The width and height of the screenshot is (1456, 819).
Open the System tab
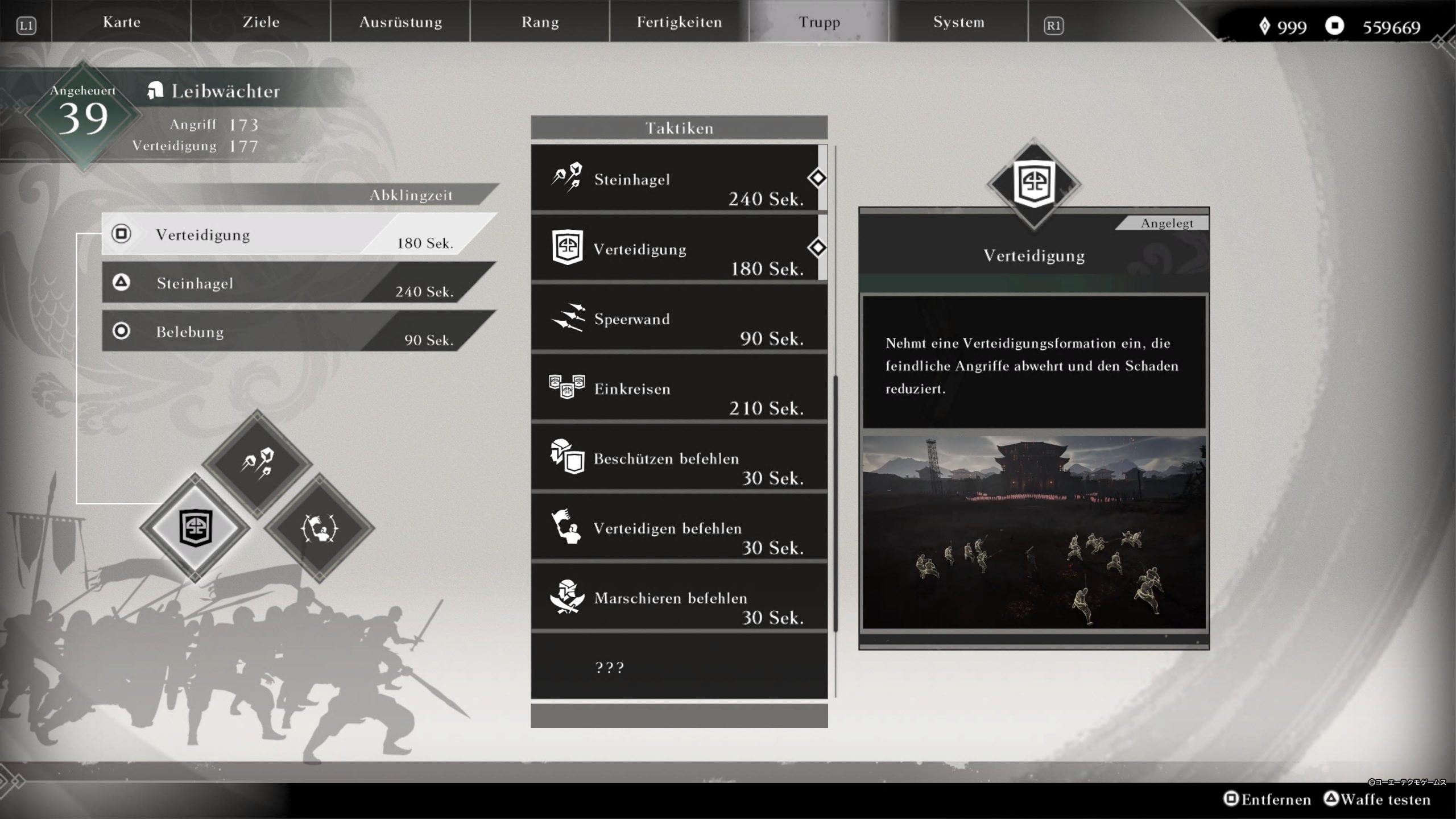[x=958, y=22]
